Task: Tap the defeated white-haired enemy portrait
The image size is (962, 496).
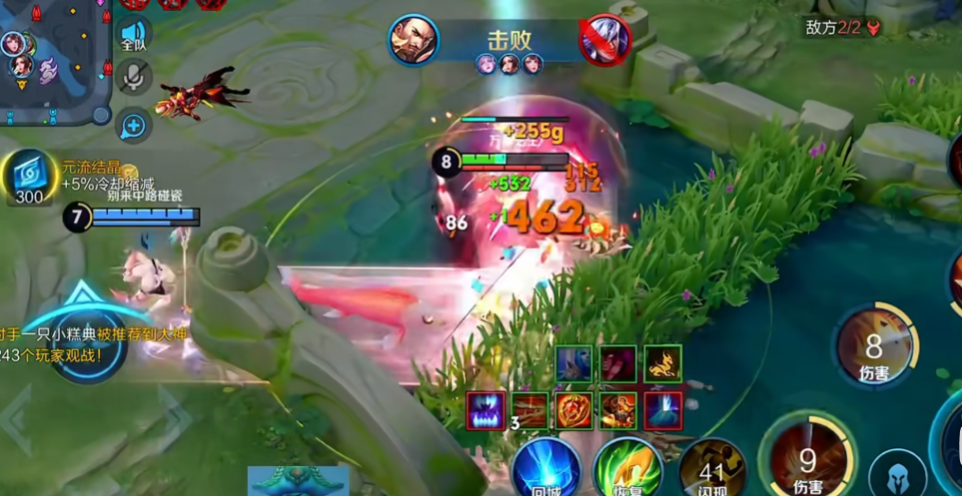Action: (x=604, y=40)
